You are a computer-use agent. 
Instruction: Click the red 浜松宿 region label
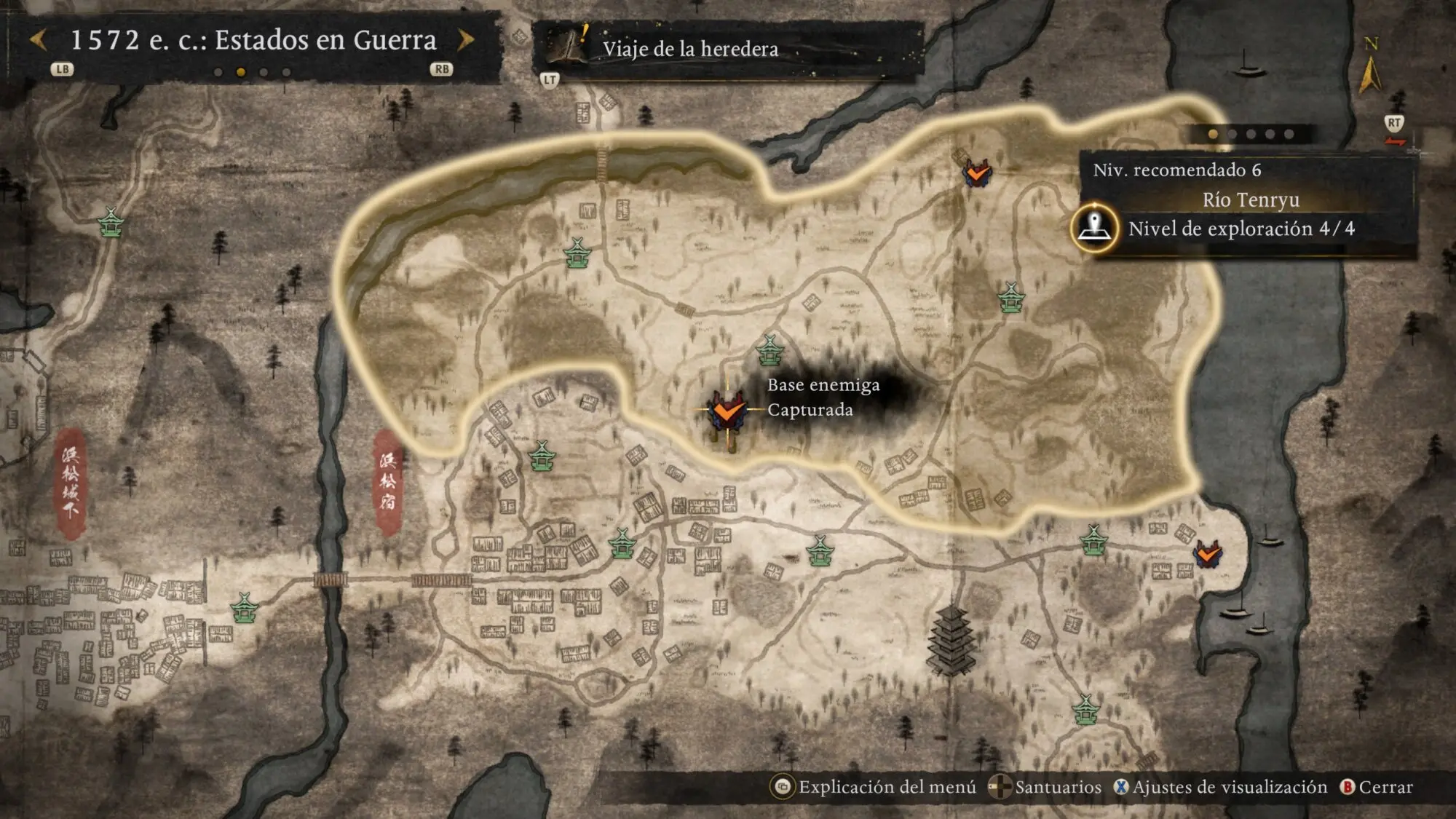point(387,480)
